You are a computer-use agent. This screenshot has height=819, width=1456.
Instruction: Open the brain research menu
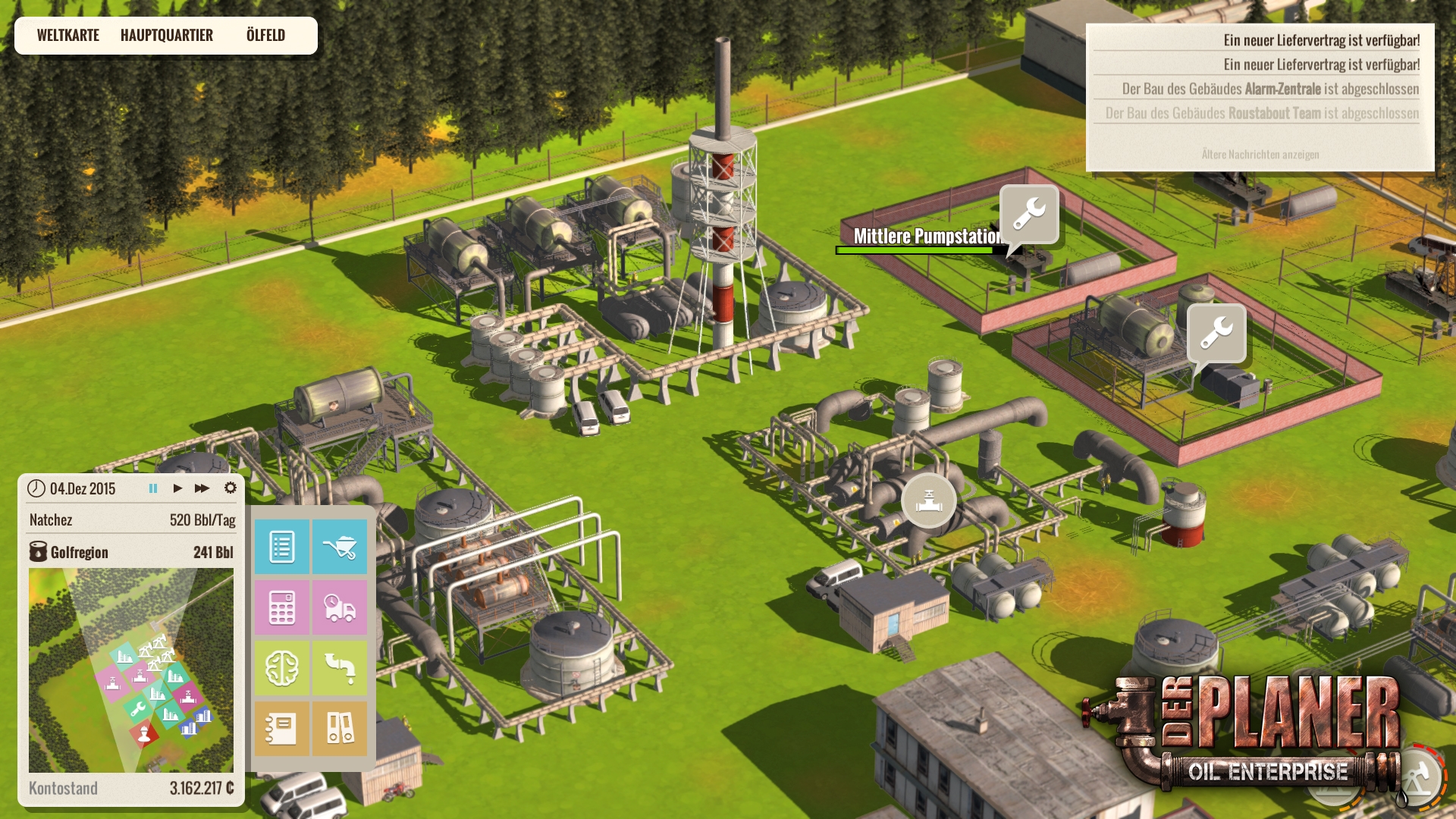(282, 668)
